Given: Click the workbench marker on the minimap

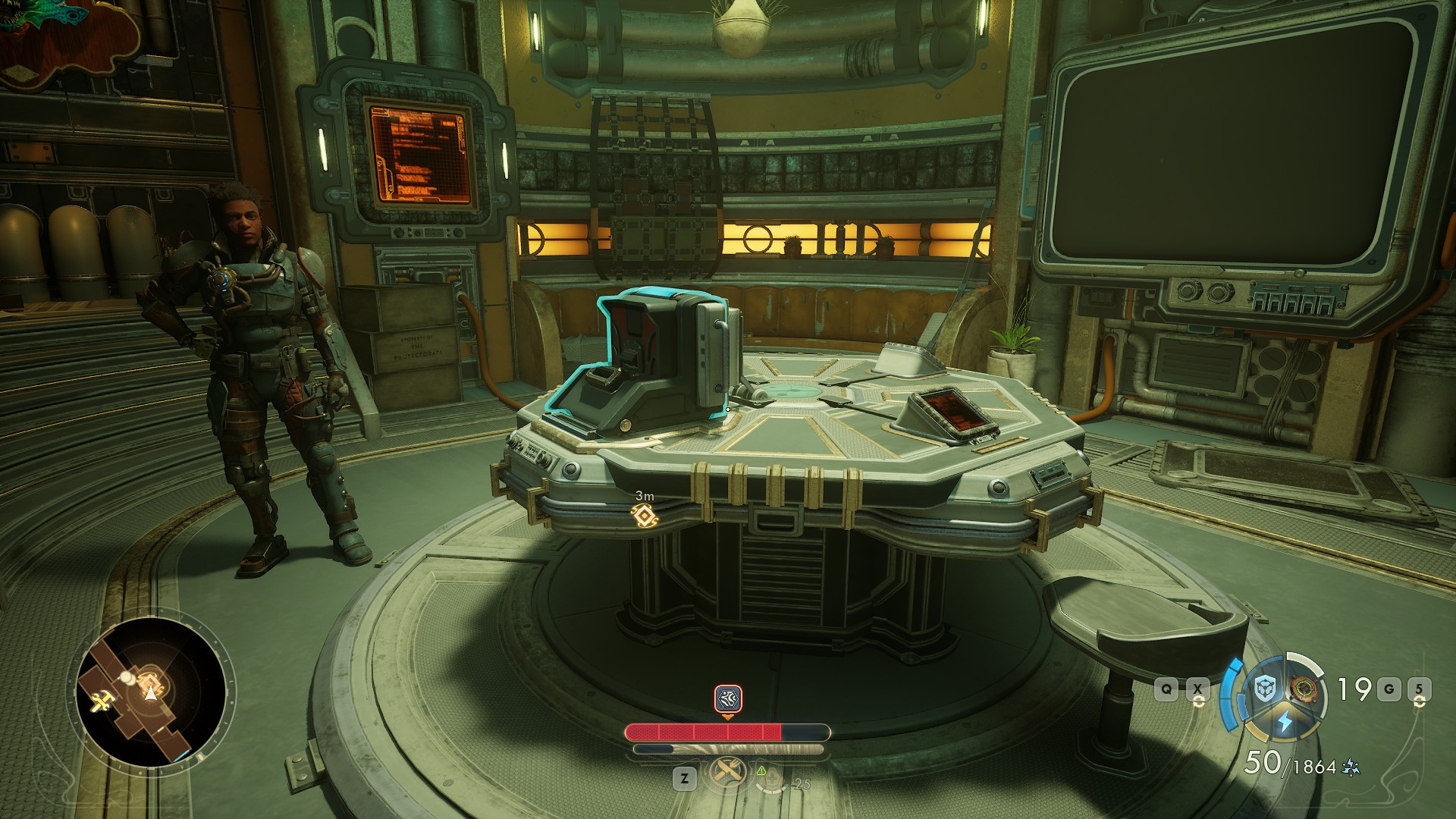Looking at the screenshot, I should [101, 703].
